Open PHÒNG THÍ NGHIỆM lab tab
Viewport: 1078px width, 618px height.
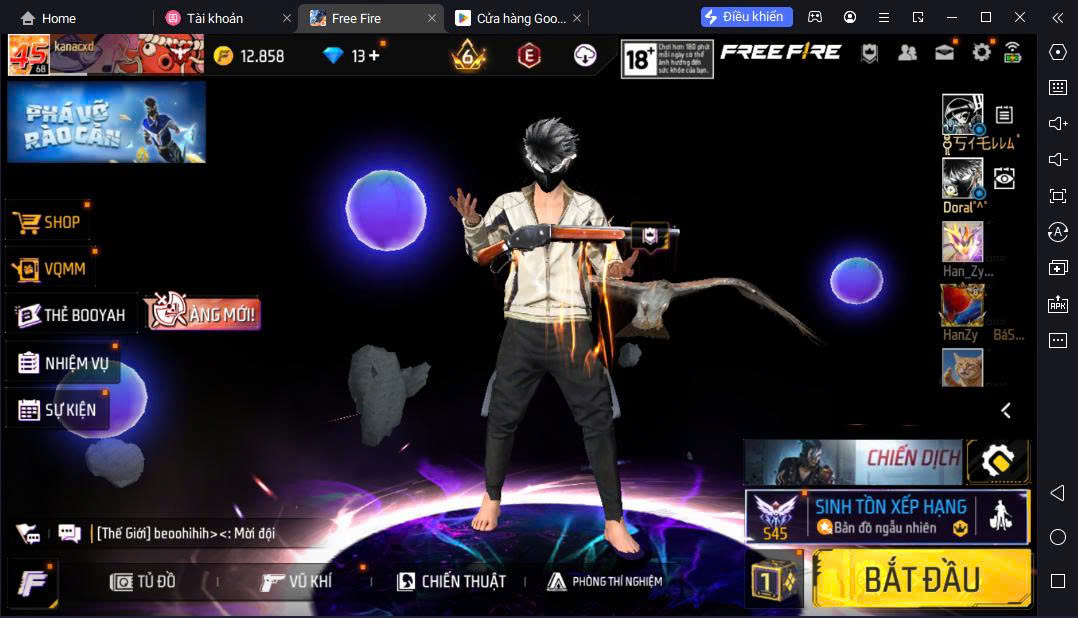[604, 581]
